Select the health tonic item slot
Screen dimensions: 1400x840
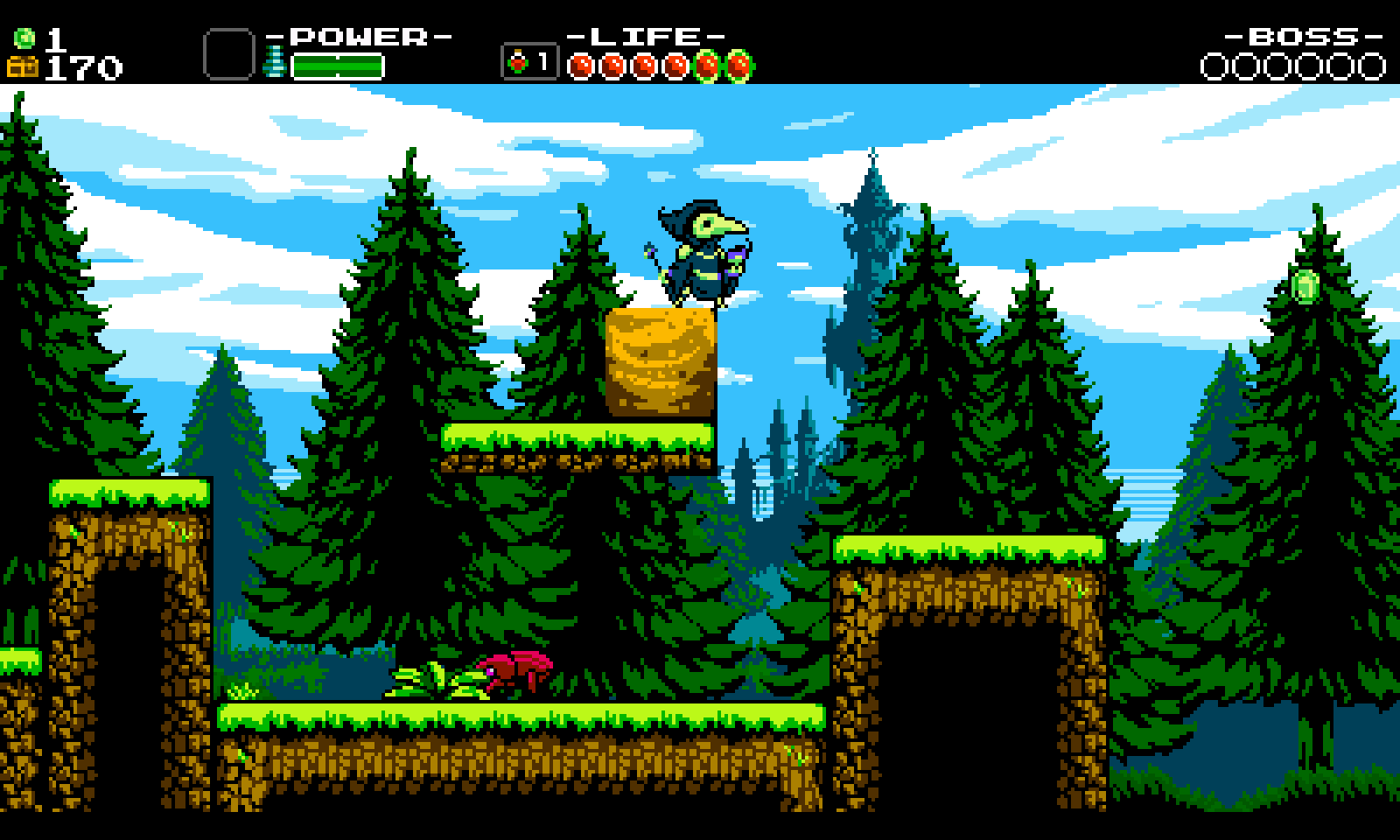click(x=529, y=63)
